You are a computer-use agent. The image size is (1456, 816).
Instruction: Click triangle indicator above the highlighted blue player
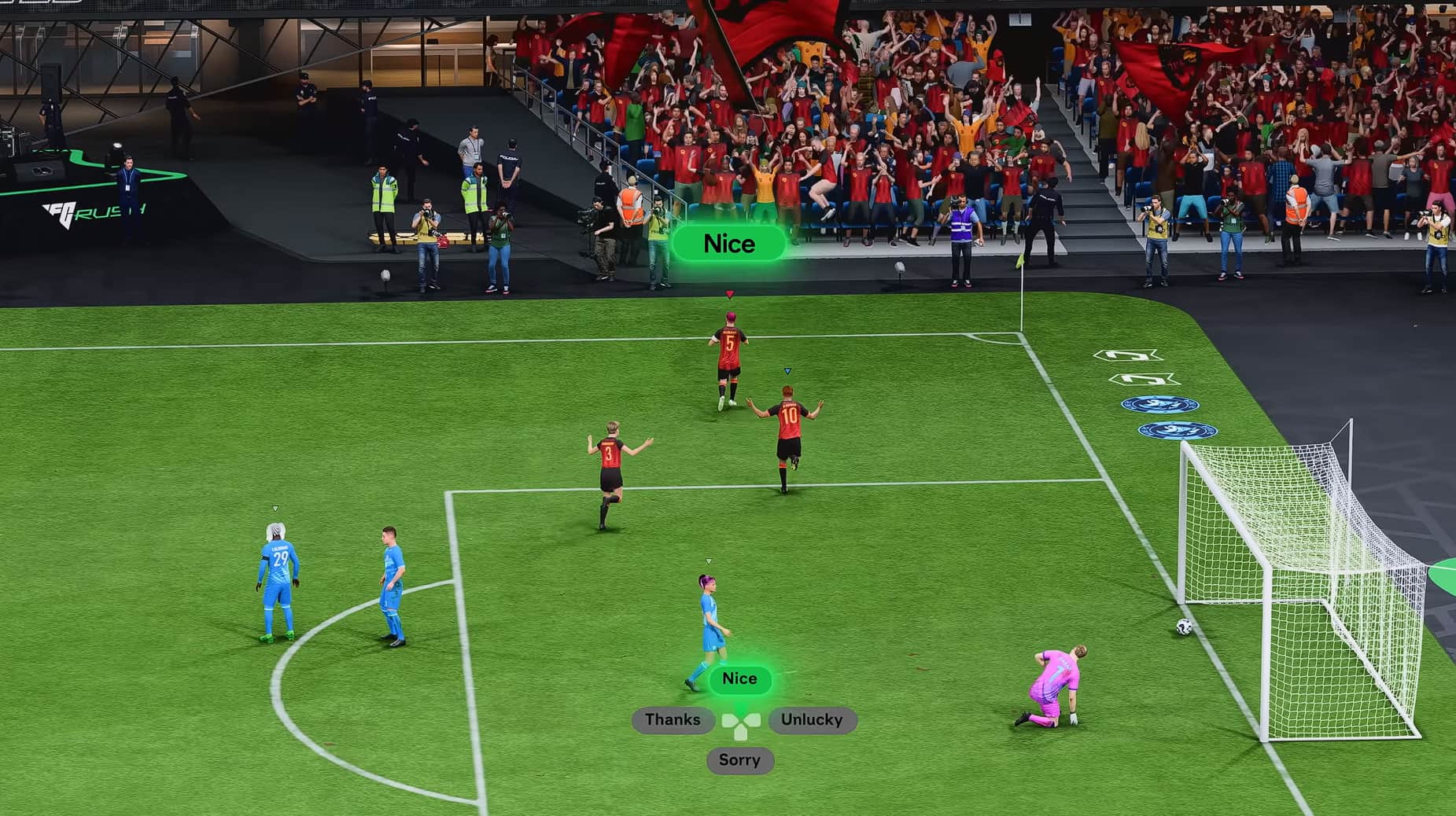(x=709, y=561)
